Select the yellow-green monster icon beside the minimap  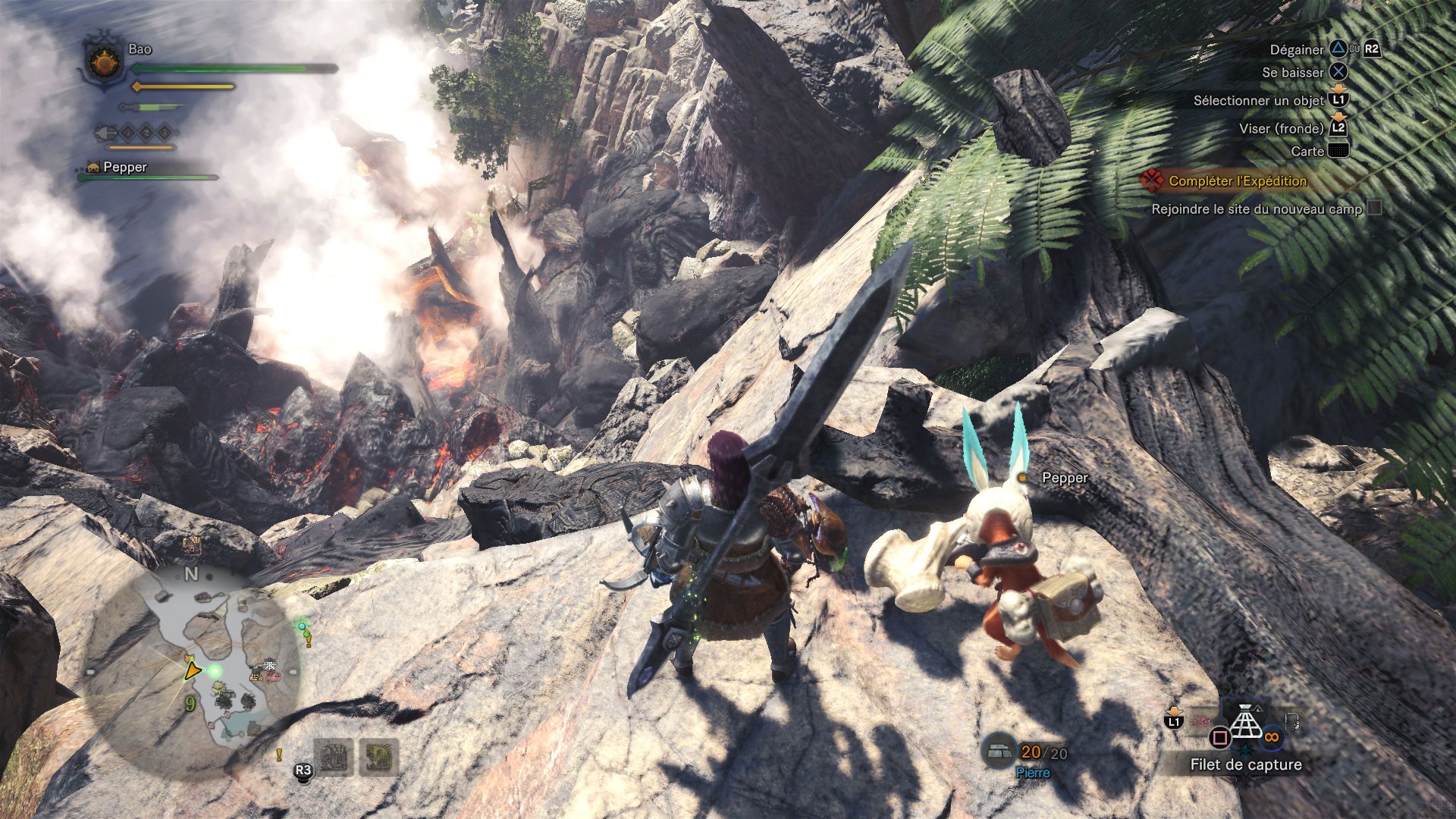pos(378,757)
